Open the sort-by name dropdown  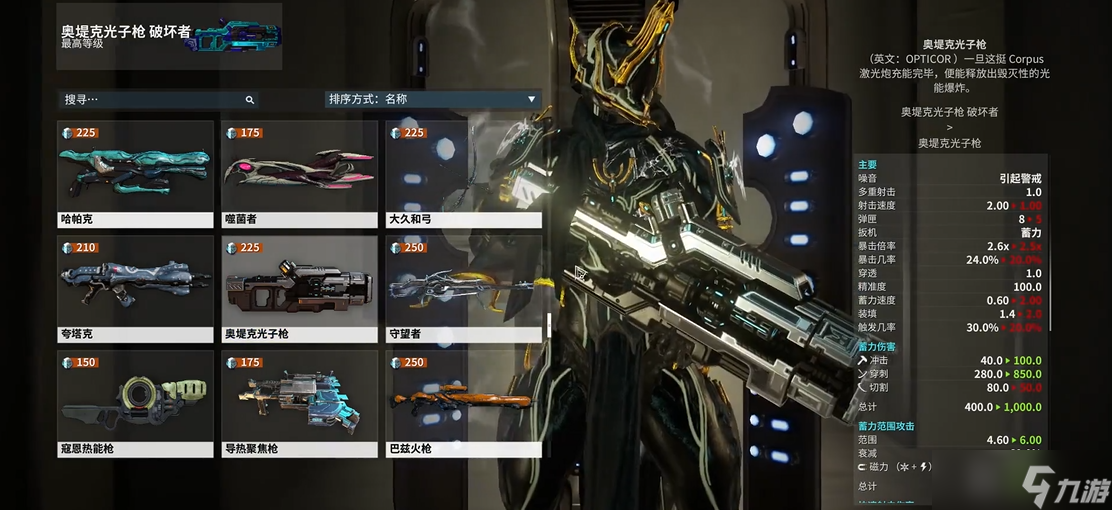[432, 99]
